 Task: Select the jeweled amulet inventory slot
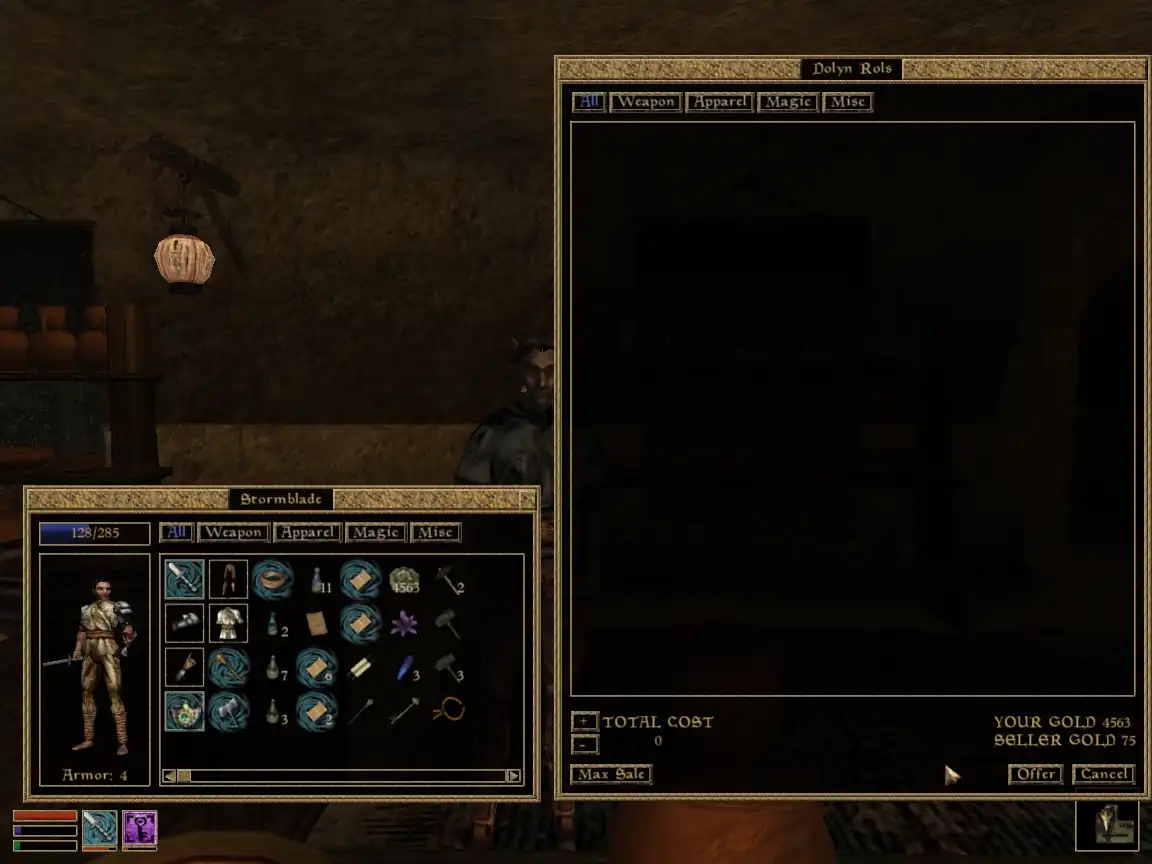pyautogui.click(x=184, y=711)
